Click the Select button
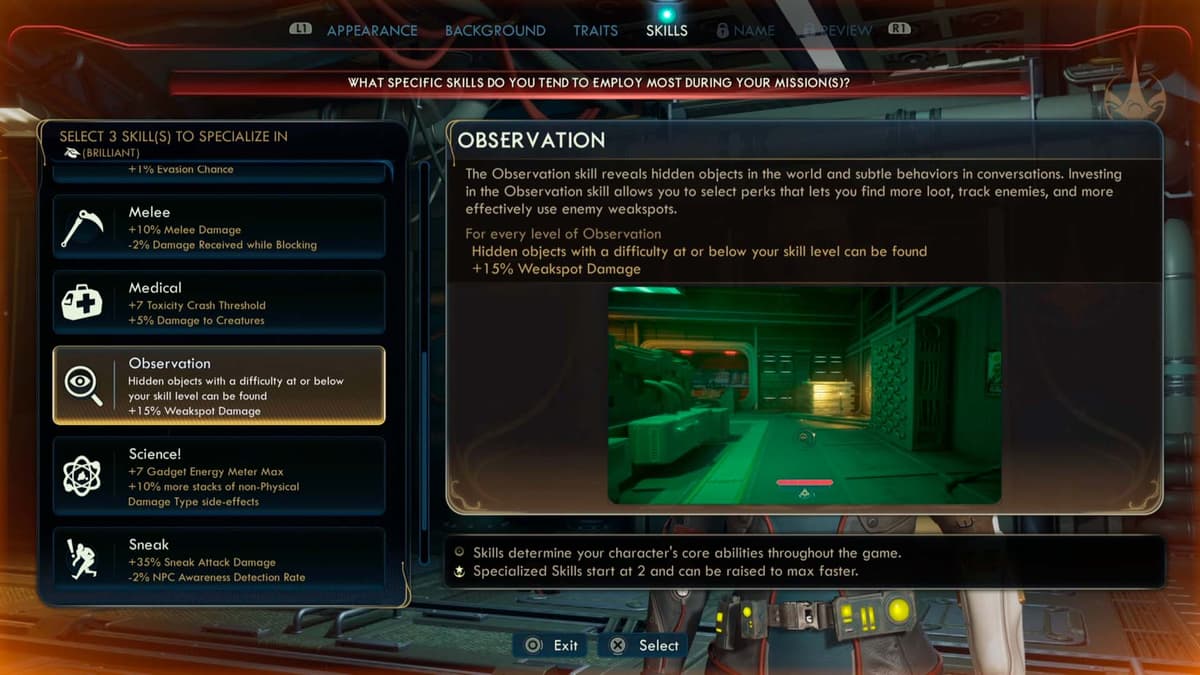This screenshot has width=1200, height=675. point(645,645)
